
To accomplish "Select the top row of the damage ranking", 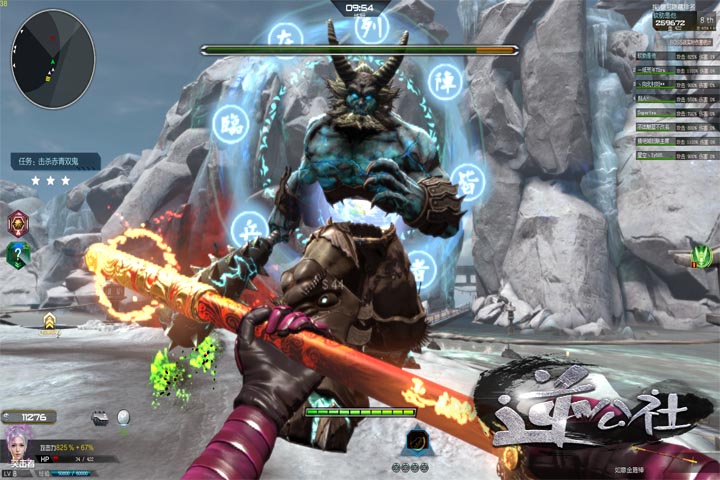I will pyautogui.click(x=677, y=56).
